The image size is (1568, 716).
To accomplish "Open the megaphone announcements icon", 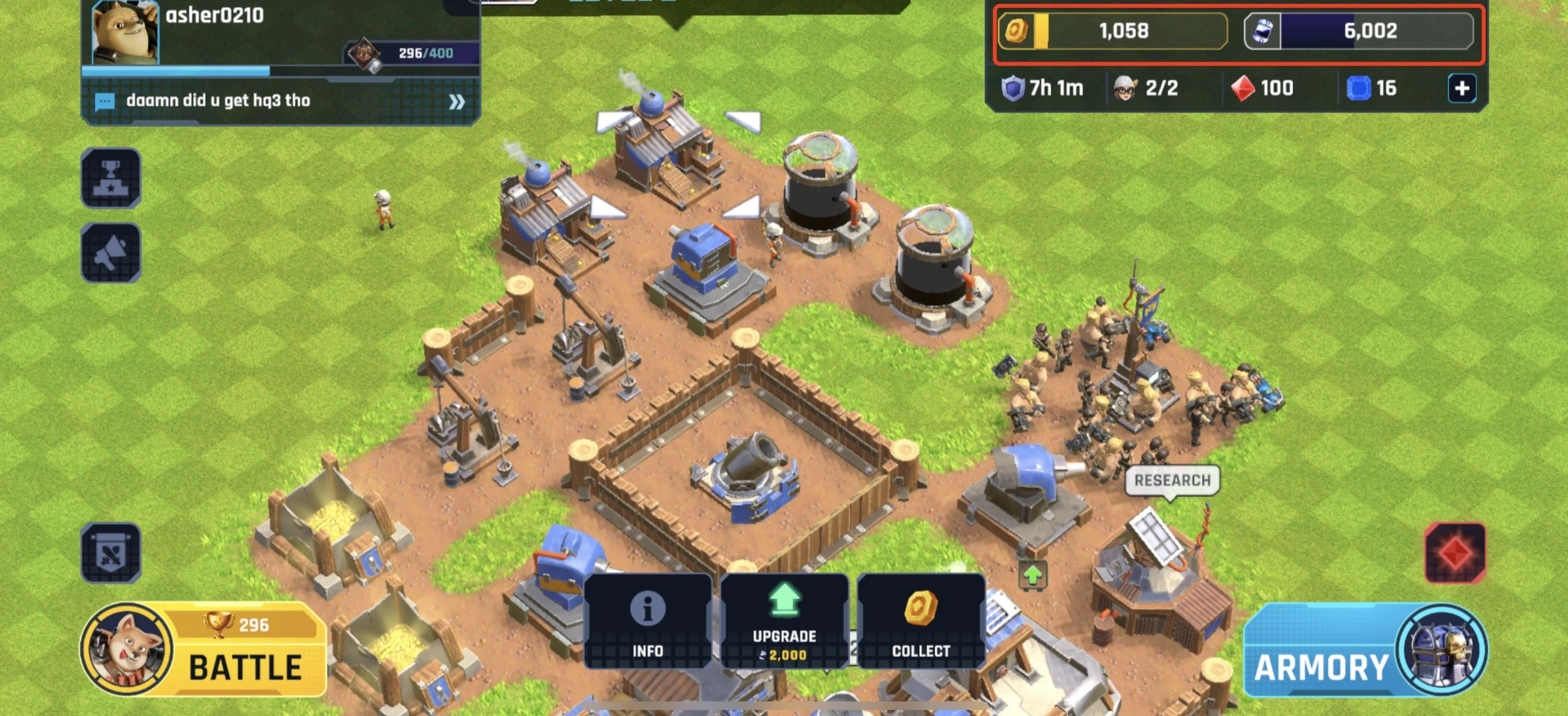I will point(111,253).
